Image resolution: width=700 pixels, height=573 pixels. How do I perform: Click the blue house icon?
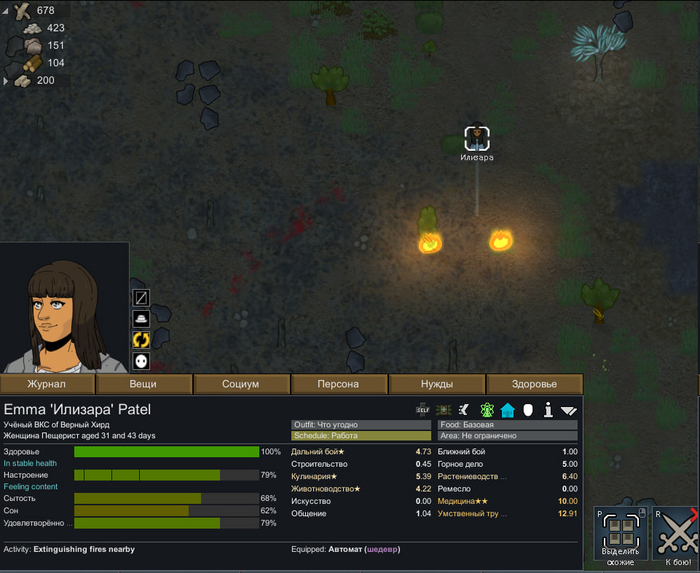(507, 409)
